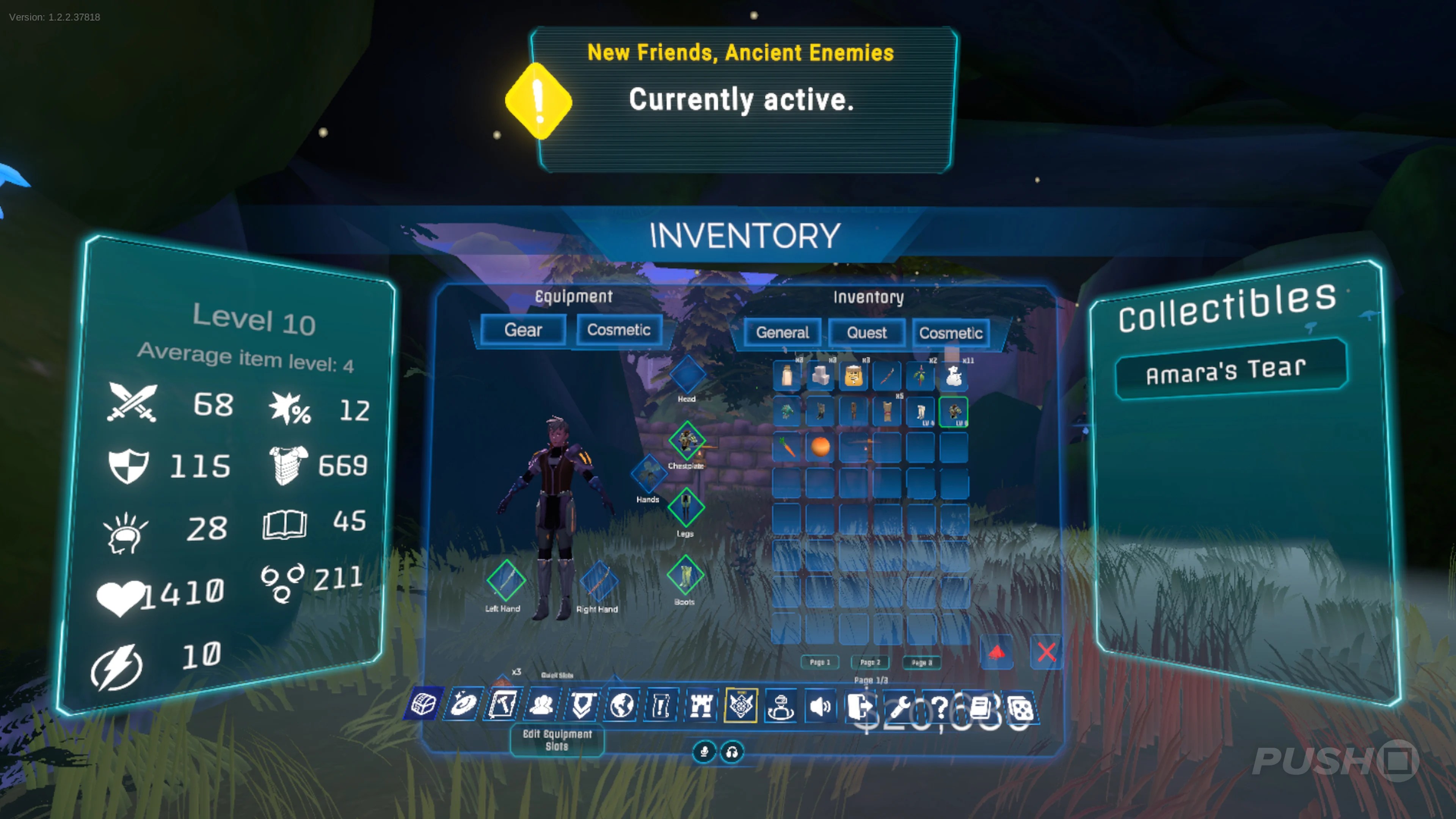This screenshot has height=819, width=1456.
Task: Open the question mark help icon
Action: [x=940, y=706]
